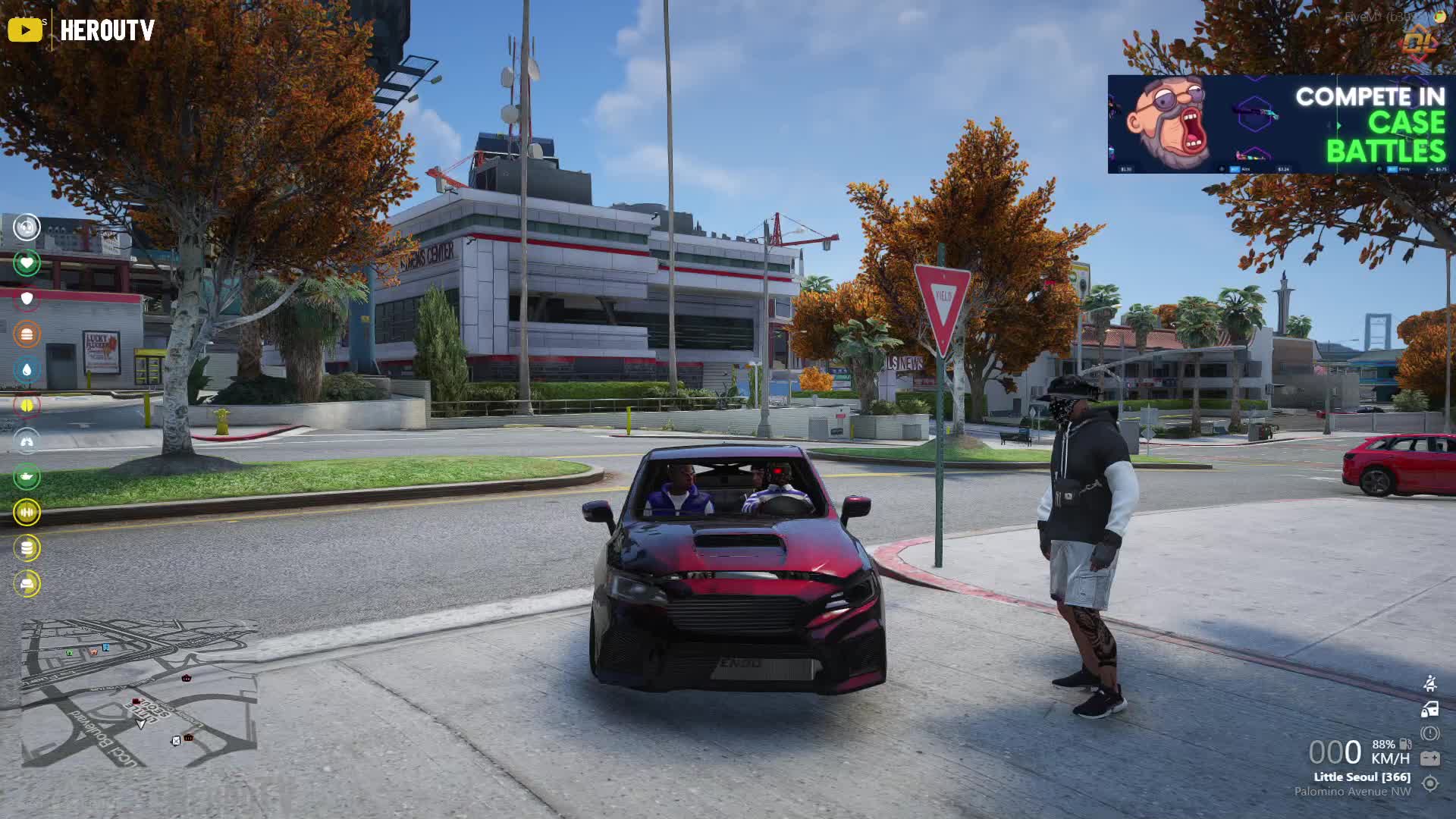Click the green heart health icon

[27, 263]
